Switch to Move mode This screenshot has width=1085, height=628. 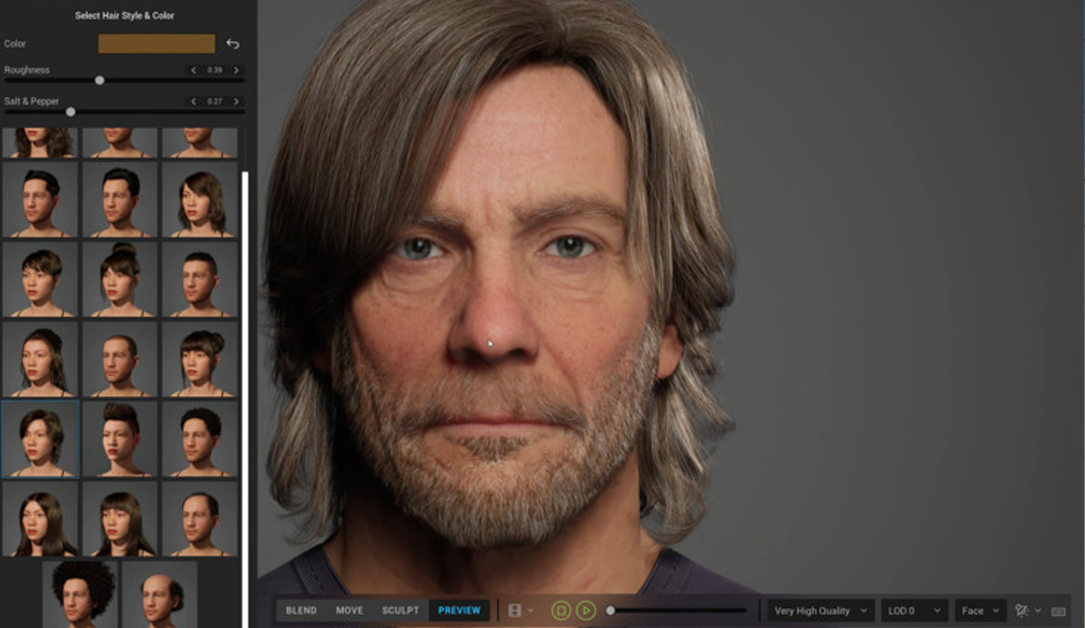click(349, 610)
